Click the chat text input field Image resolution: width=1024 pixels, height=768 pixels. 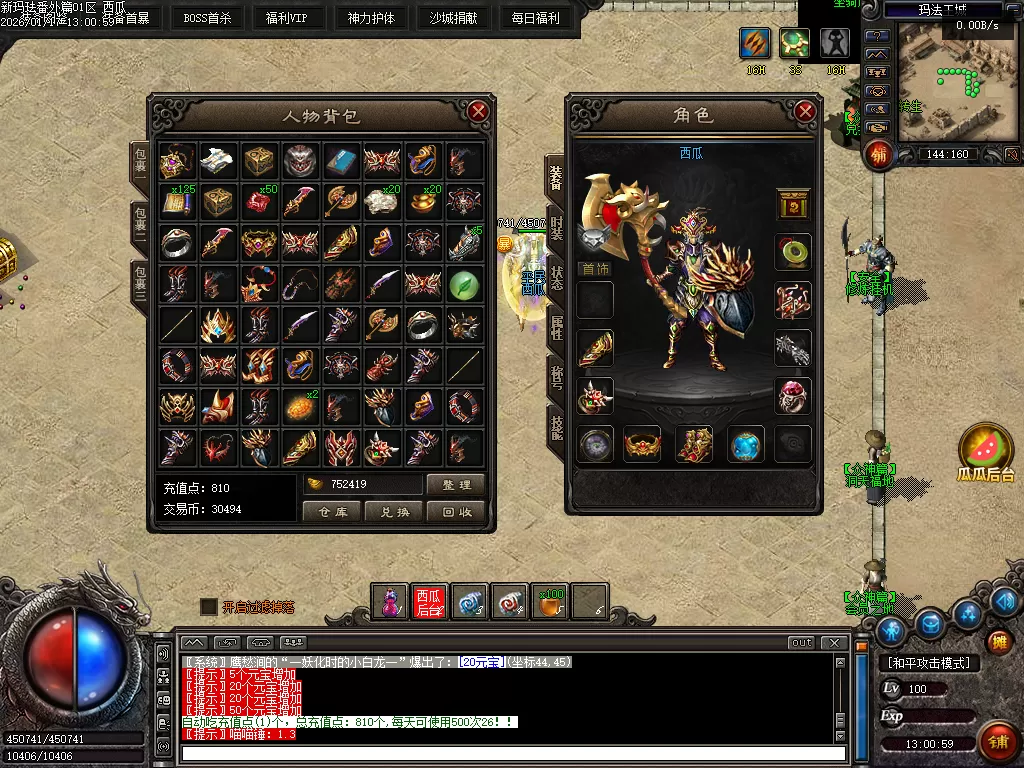(x=510, y=753)
